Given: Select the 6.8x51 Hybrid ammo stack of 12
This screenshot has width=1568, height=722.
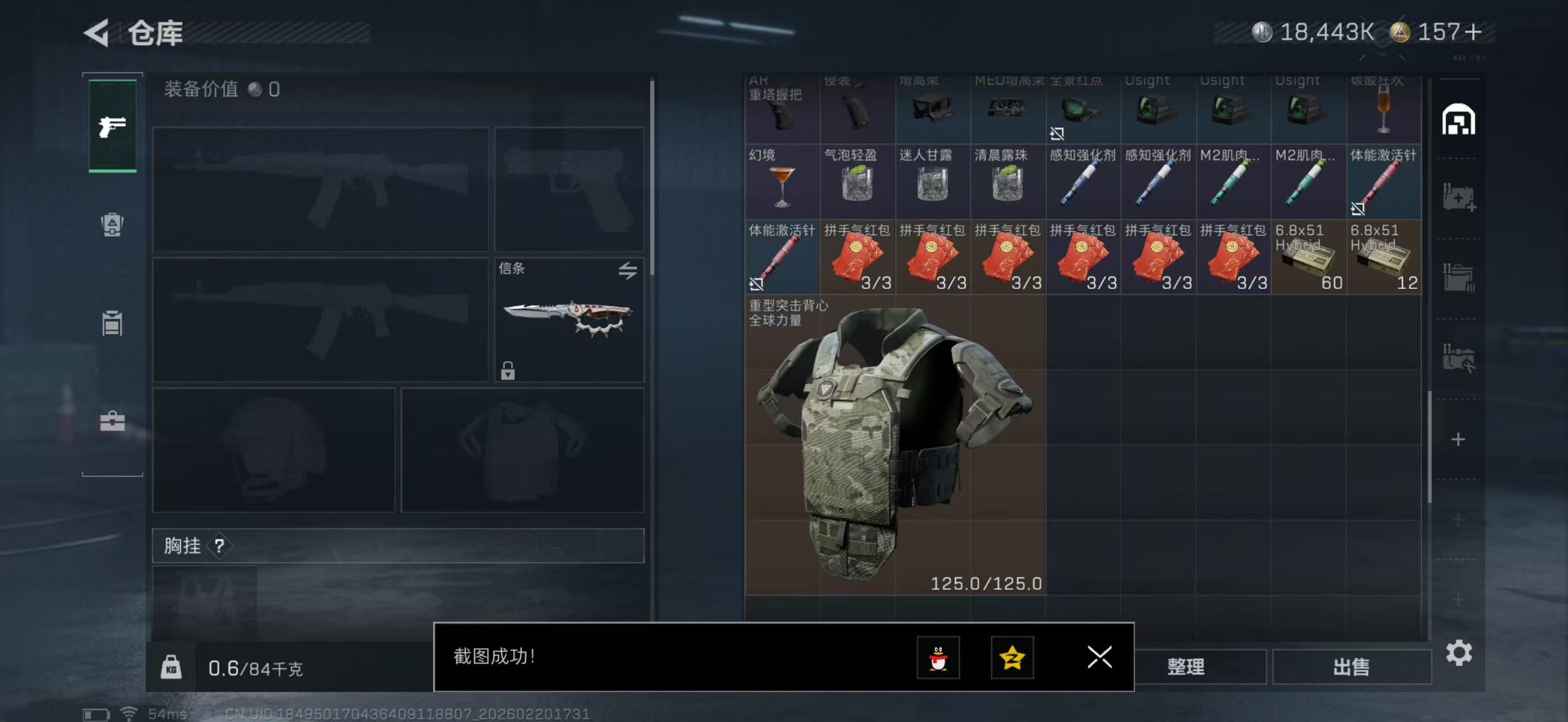Looking at the screenshot, I should 1384,257.
